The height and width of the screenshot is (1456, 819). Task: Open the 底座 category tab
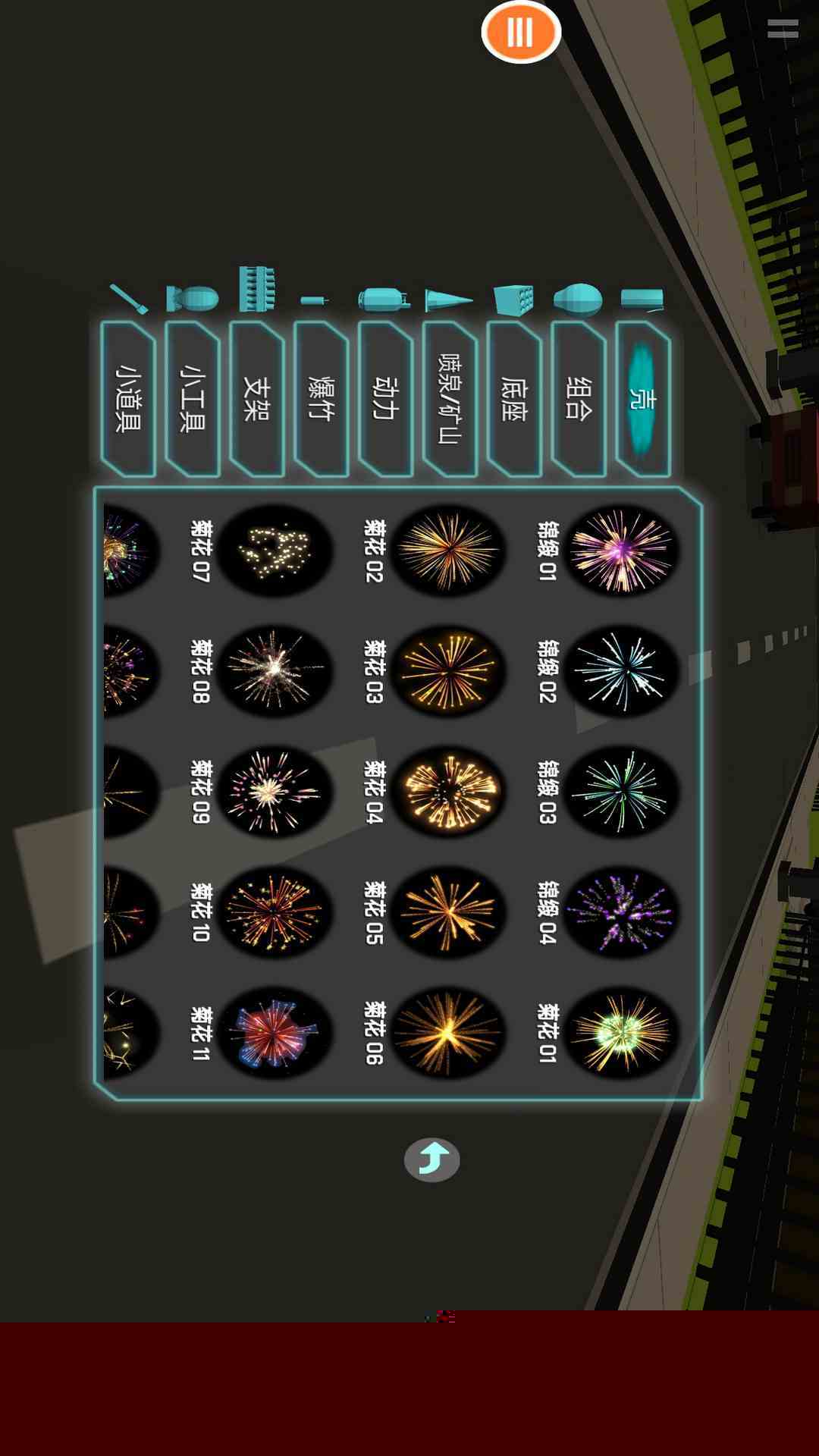[514, 399]
